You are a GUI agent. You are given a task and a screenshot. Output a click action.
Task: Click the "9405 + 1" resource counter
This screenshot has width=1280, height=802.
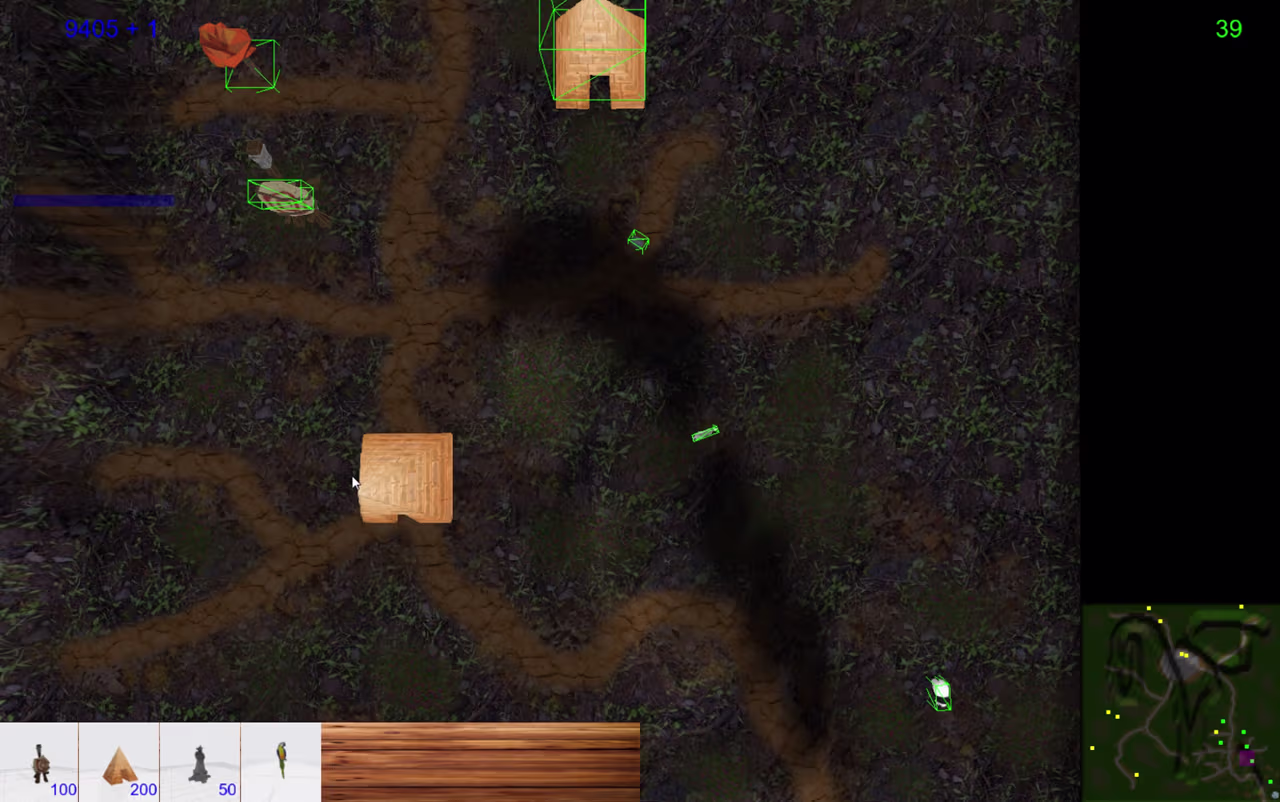[111, 28]
